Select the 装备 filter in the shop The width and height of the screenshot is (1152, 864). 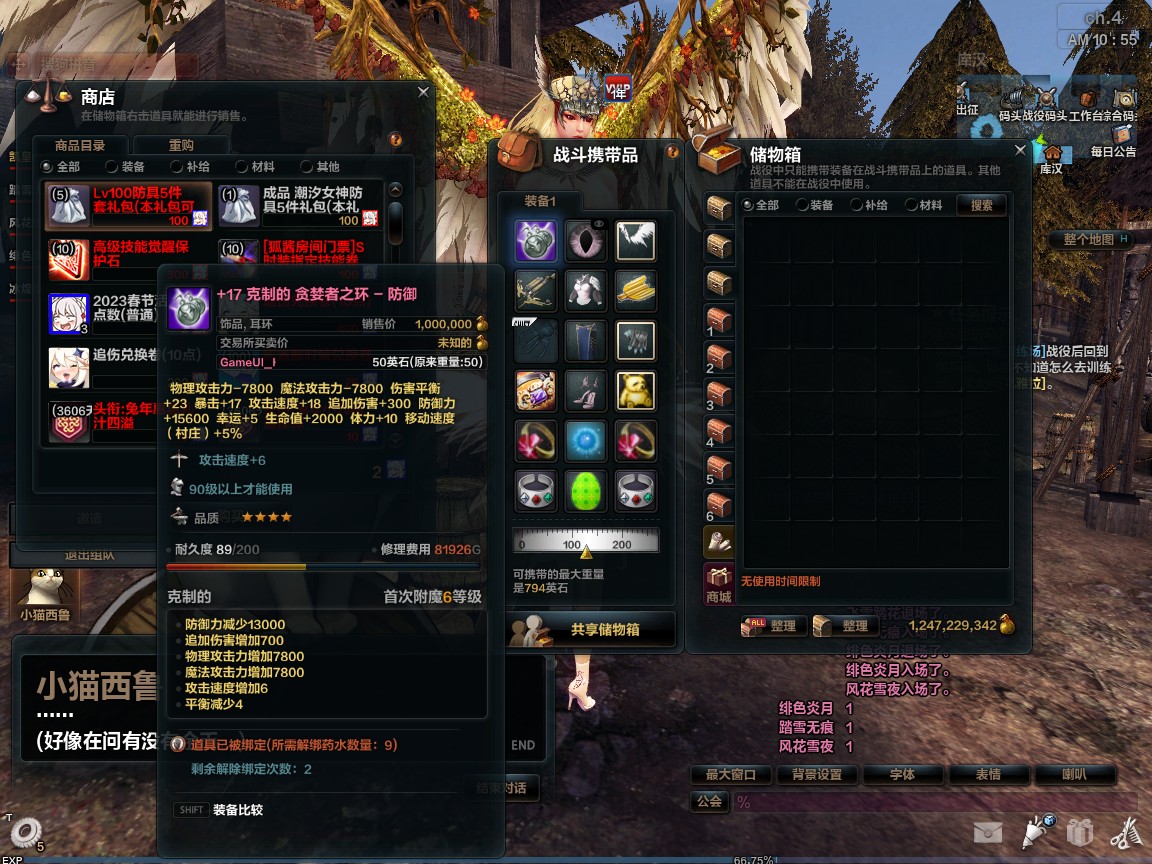[124, 167]
